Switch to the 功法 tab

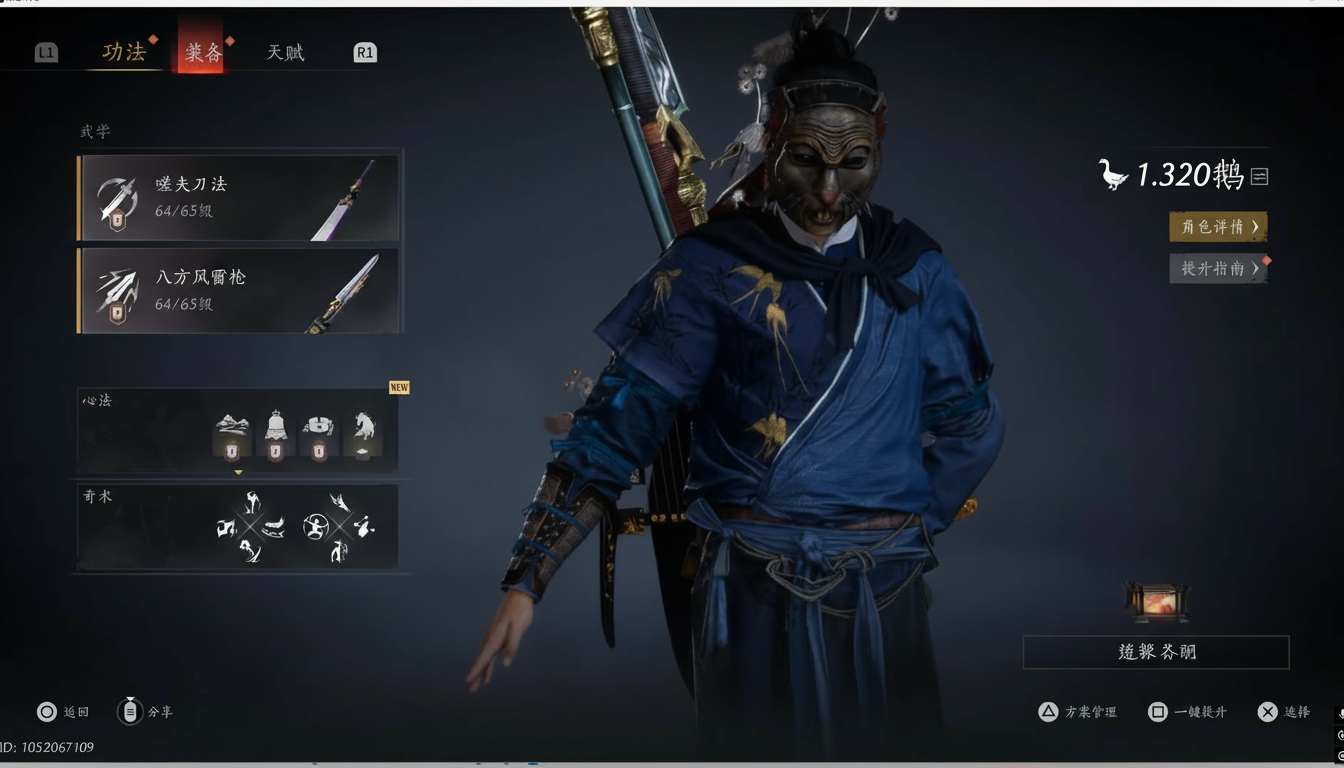pos(124,52)
